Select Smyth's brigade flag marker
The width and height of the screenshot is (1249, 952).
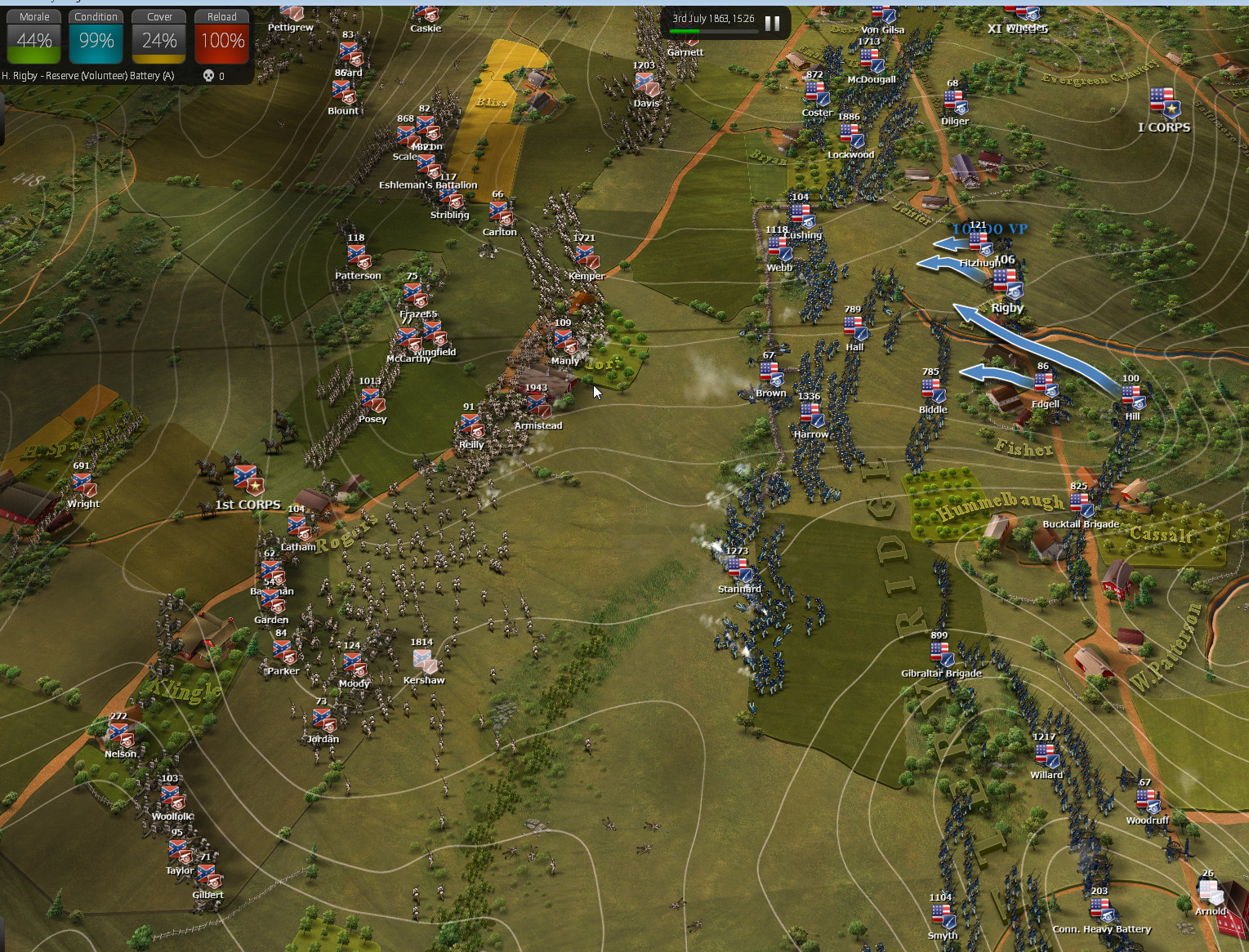pos(942,917)
